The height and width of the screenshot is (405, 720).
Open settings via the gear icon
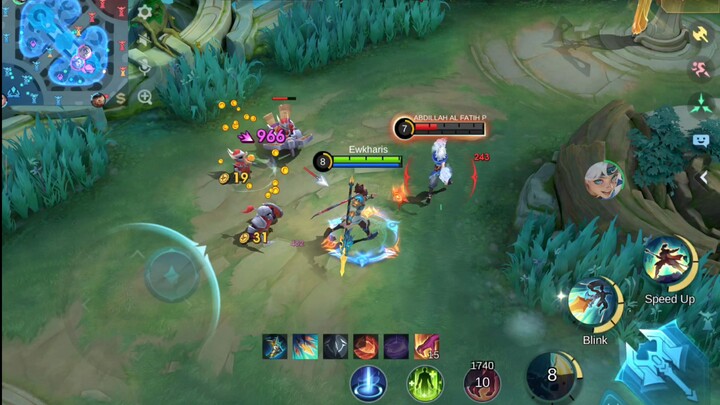(145, 13)
